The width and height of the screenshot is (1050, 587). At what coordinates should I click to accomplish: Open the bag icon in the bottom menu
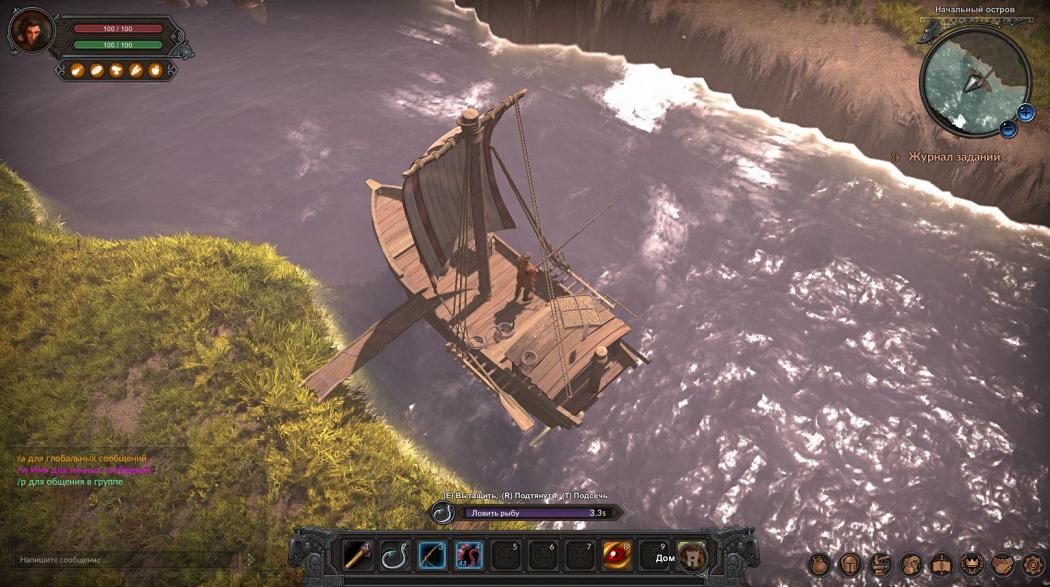coord(818,564)
